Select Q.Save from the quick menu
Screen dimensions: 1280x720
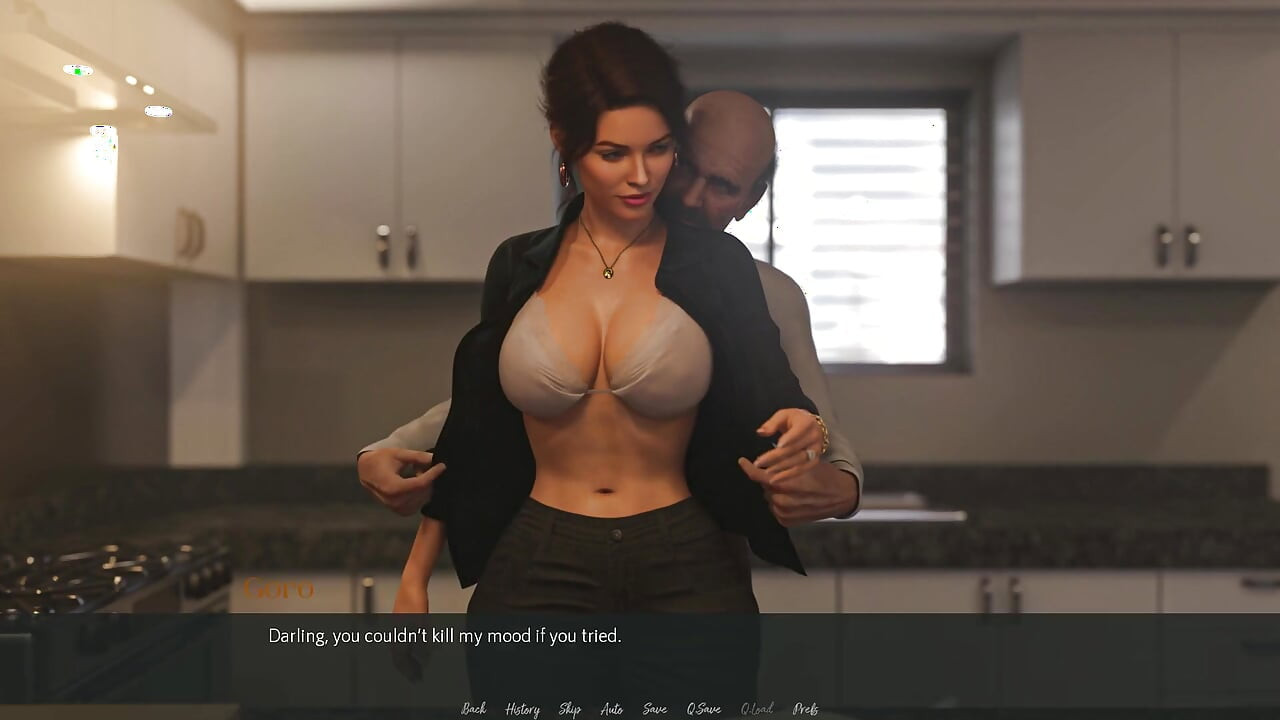(x=704, y=708)
